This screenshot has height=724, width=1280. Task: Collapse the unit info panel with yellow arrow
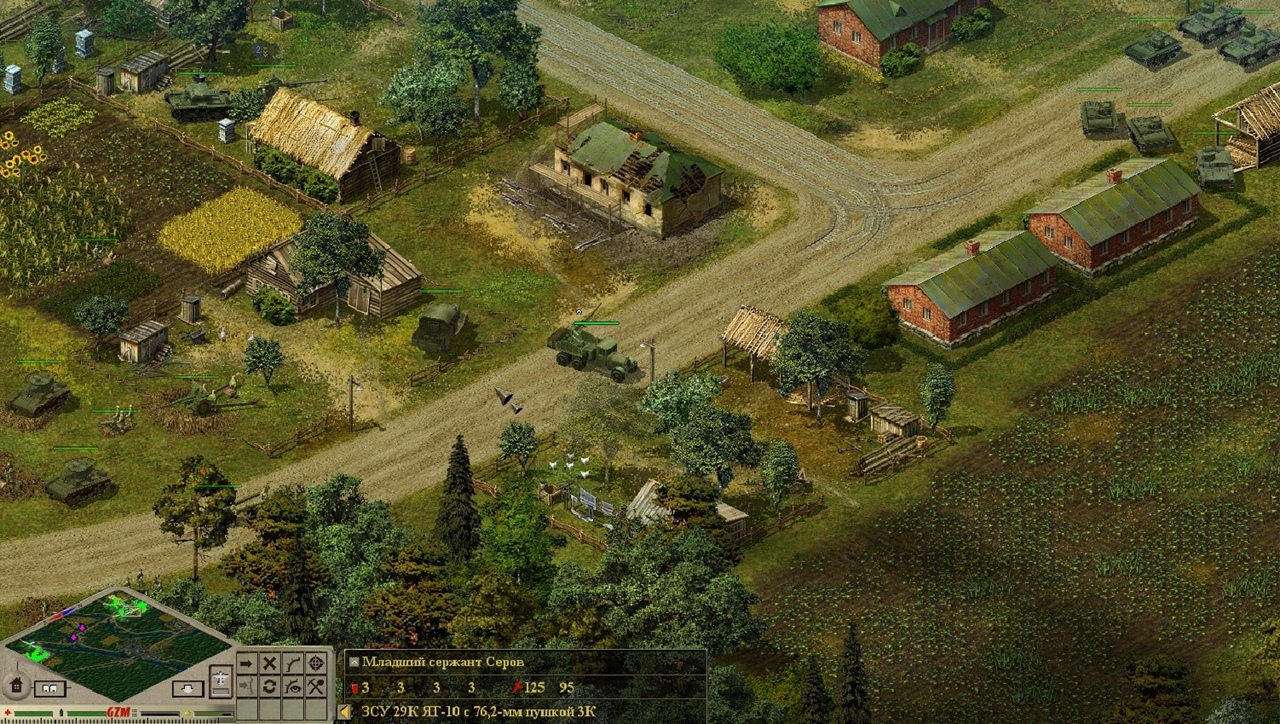(345, 712)
